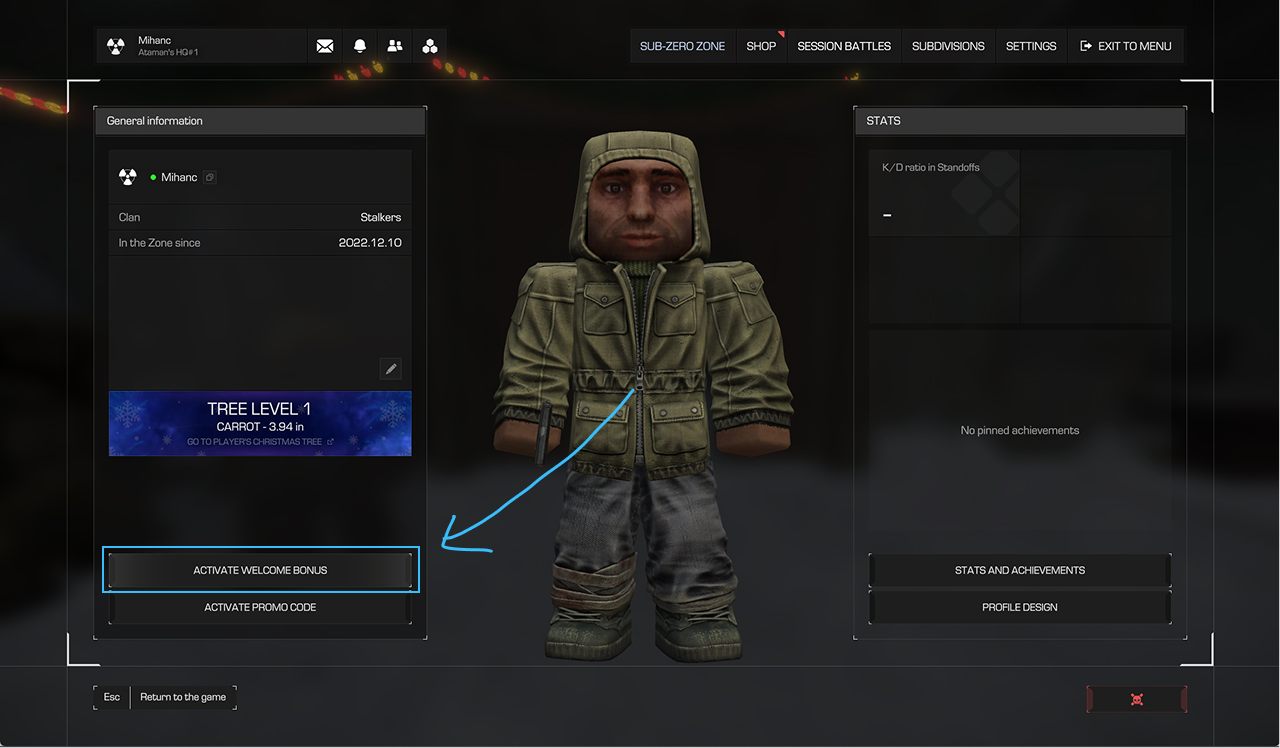Click Activate Promo Code
The height and width of the screenshot is (748, 1280).
pyautogui.click(x=260, y=607)
